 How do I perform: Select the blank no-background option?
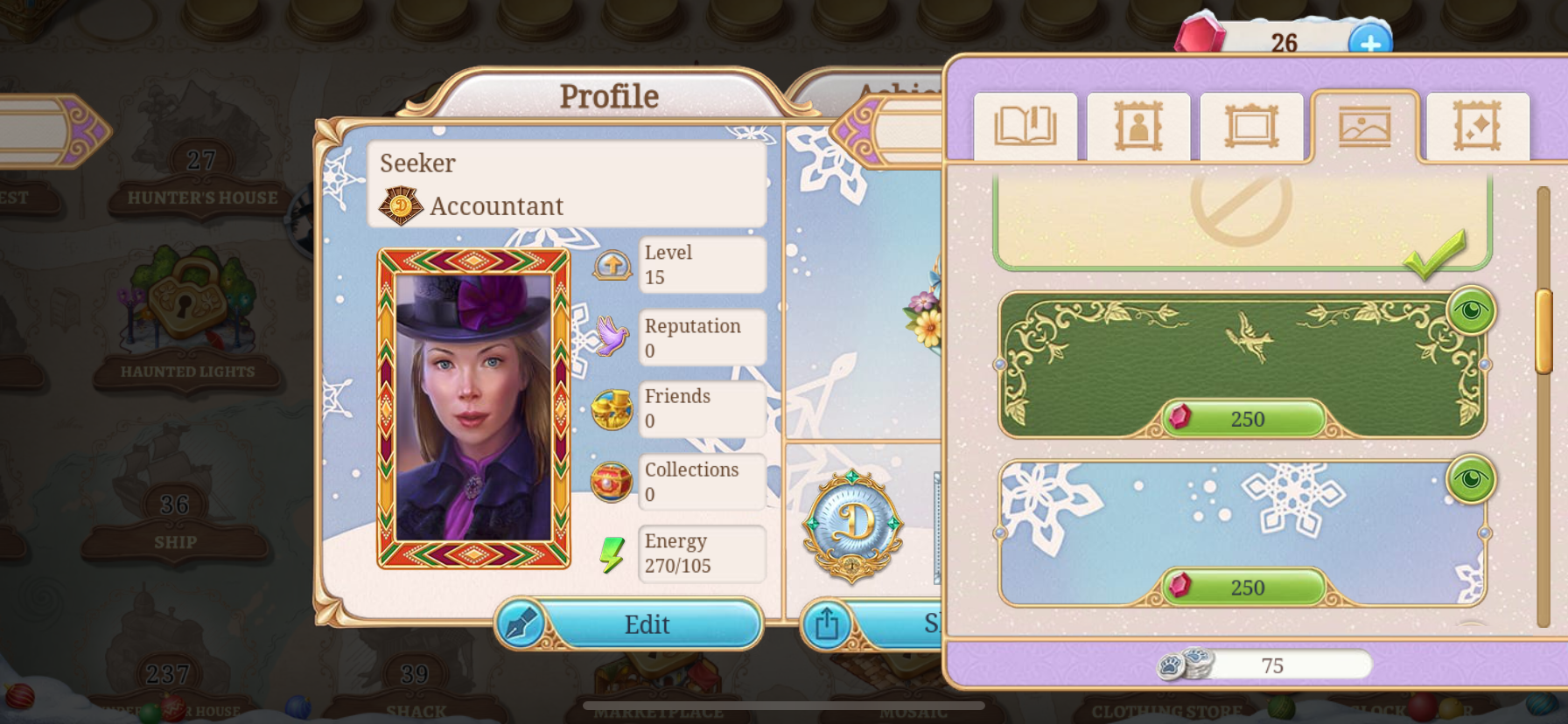tap(1241, 219)
